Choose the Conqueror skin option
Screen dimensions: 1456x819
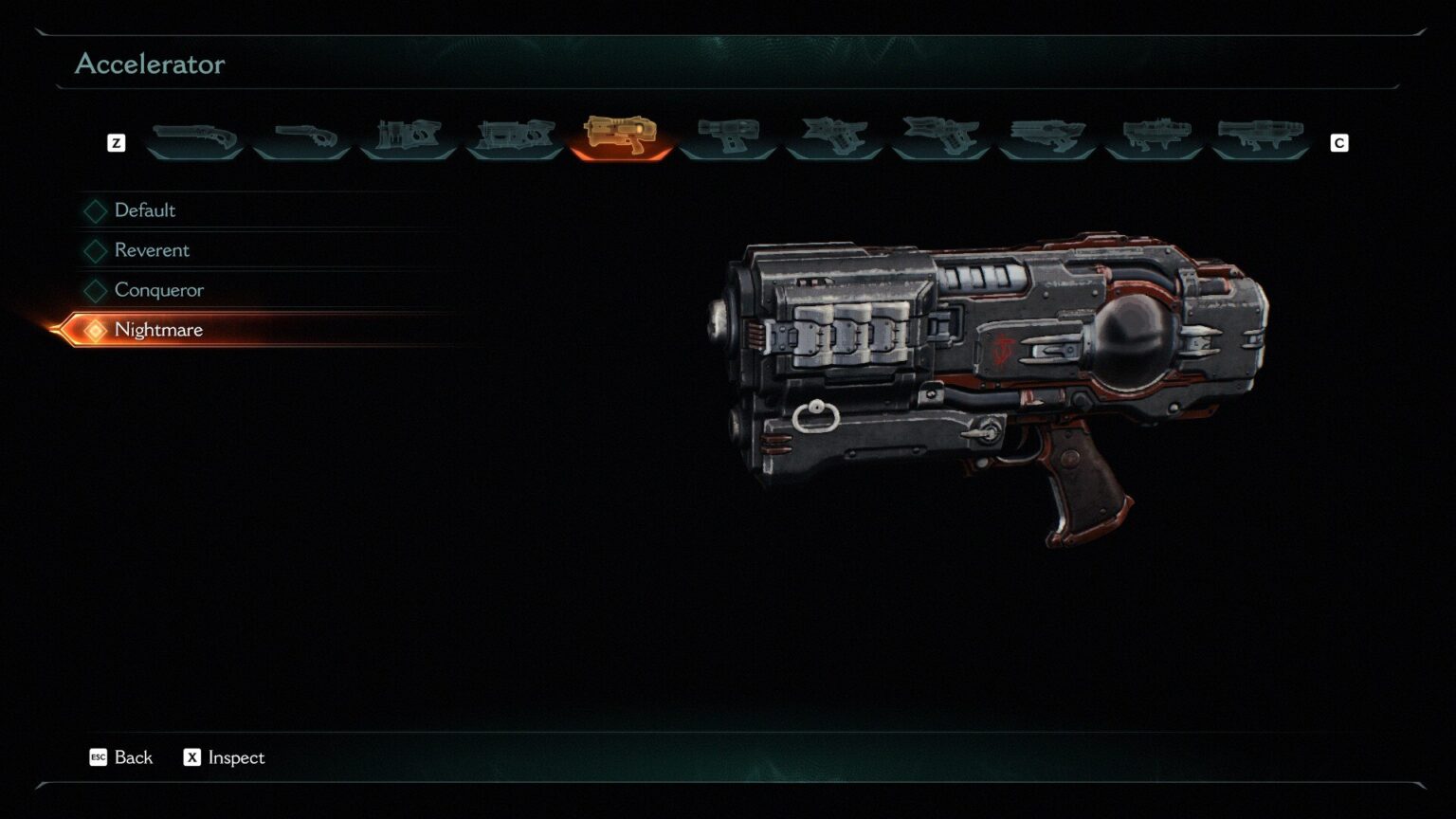click(x=158, y=290)
